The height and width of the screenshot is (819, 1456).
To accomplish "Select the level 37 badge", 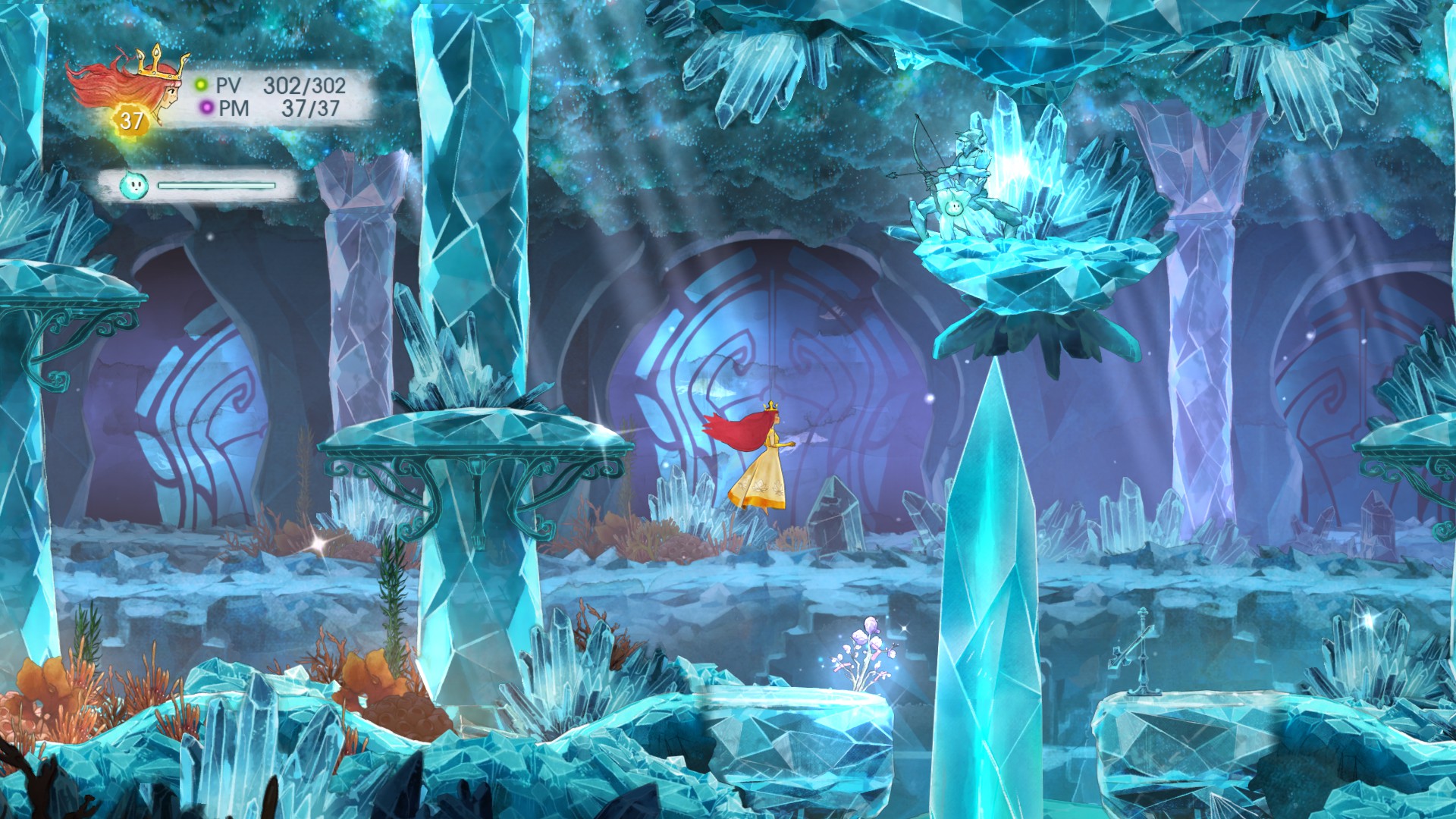I will pos(131,121).
